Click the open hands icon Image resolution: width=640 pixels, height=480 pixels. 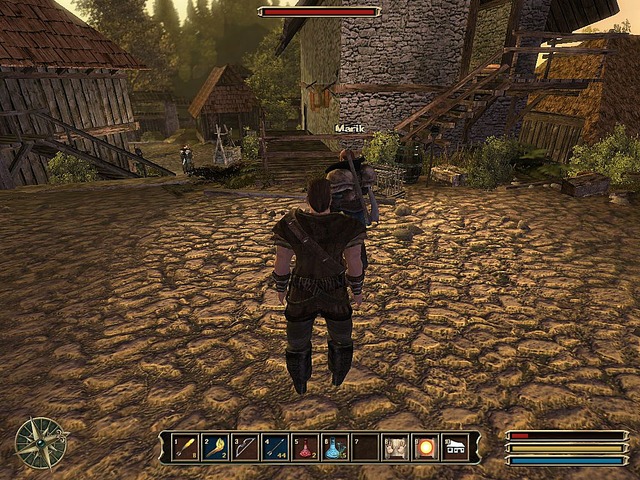click(x=396, y=446)
